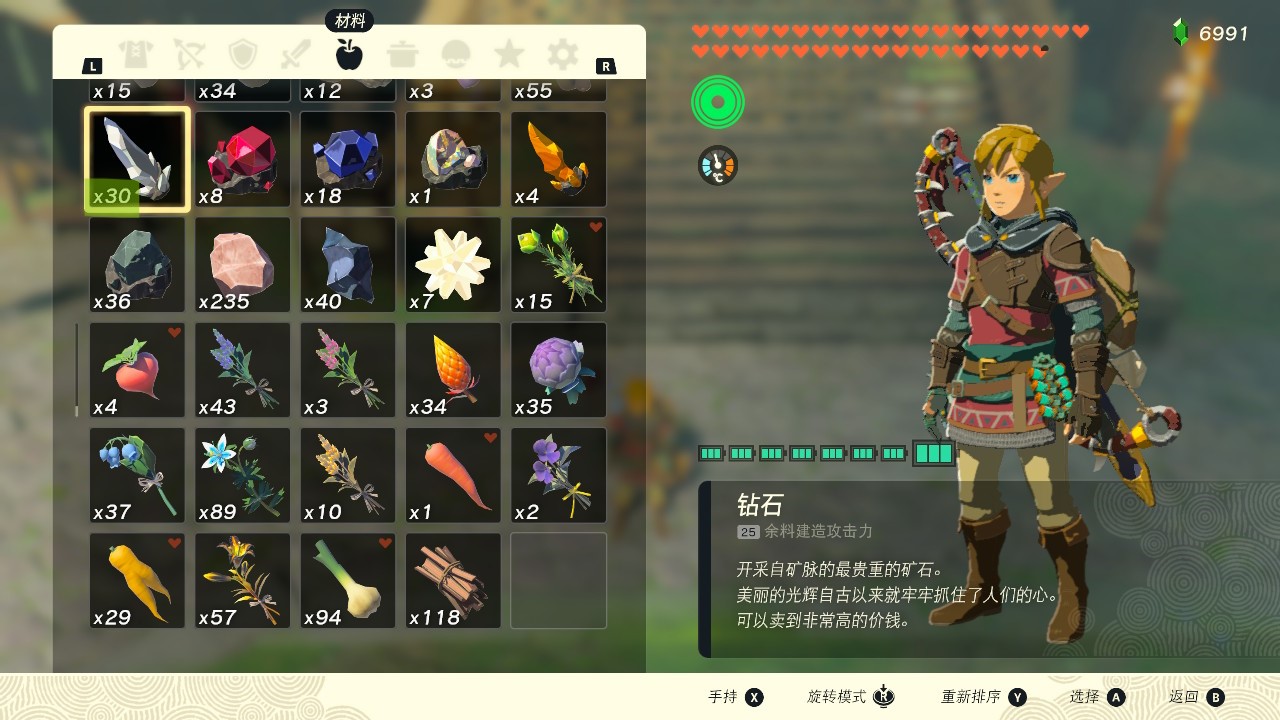
Task: Open the bow and arrow tab
Action: (189, 54)
